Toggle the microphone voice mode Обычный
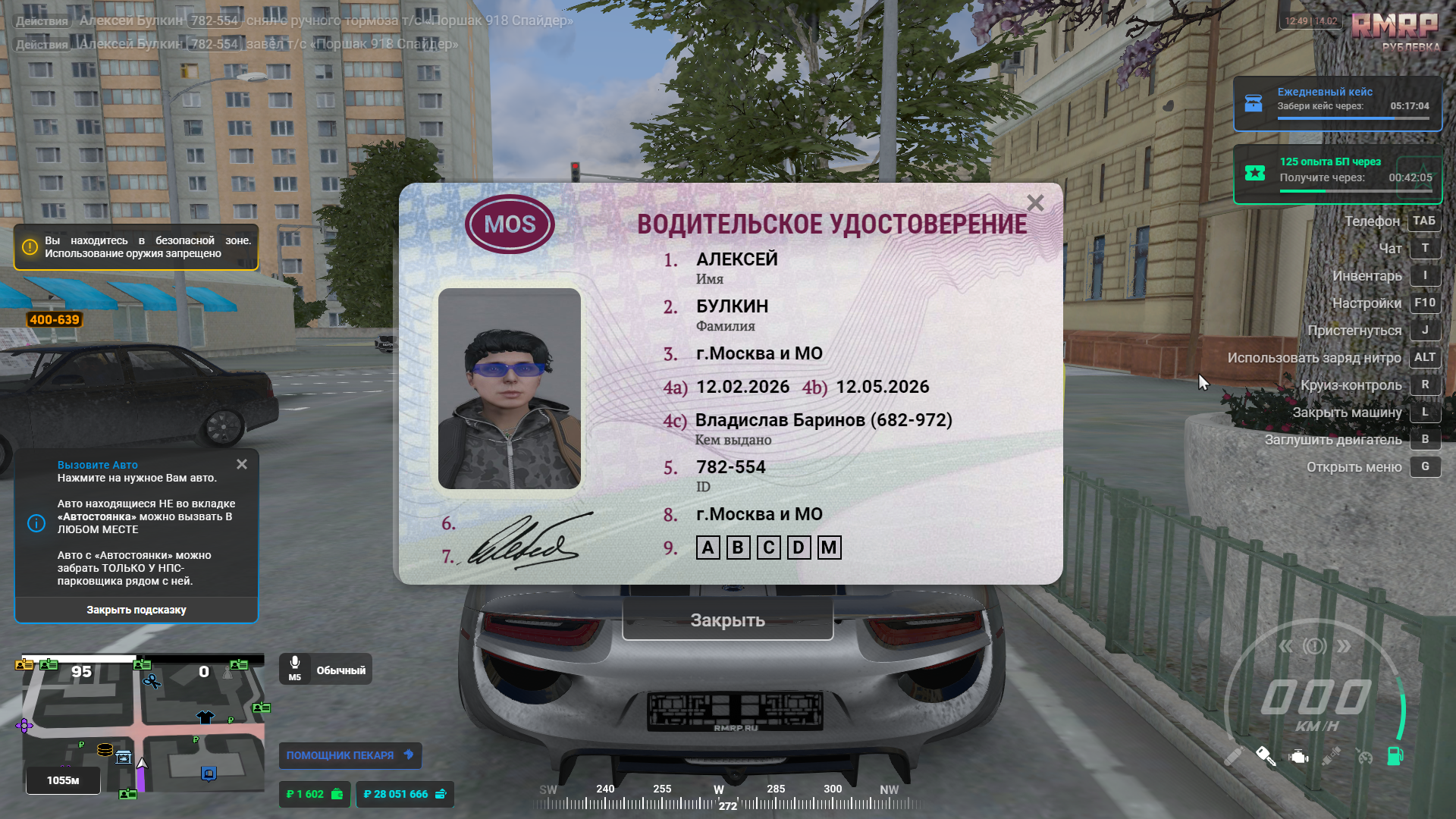This screenshot has width=1456, height=819. click(325, 670)
